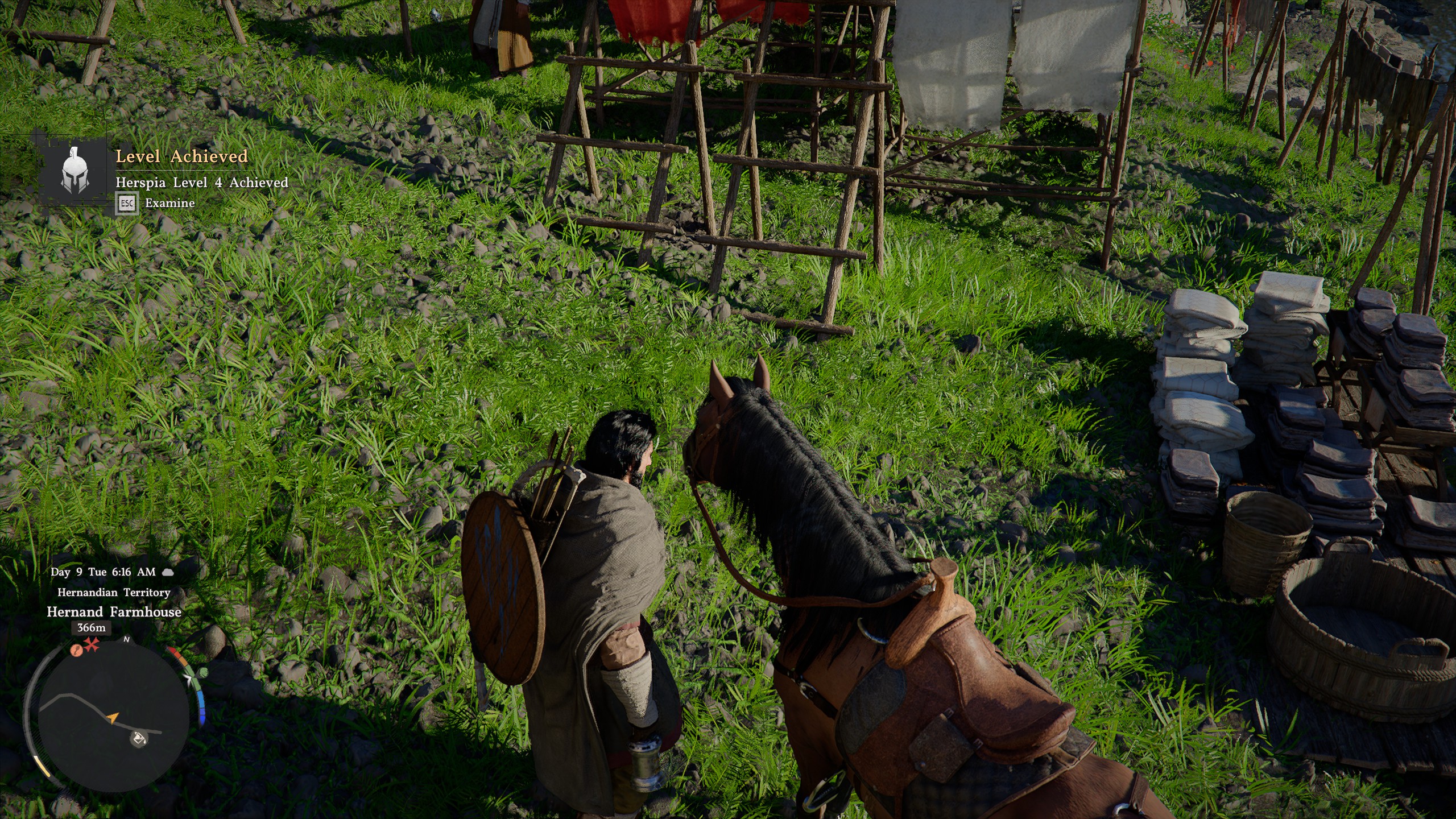Click the orange character marker above the minimap

76,651
